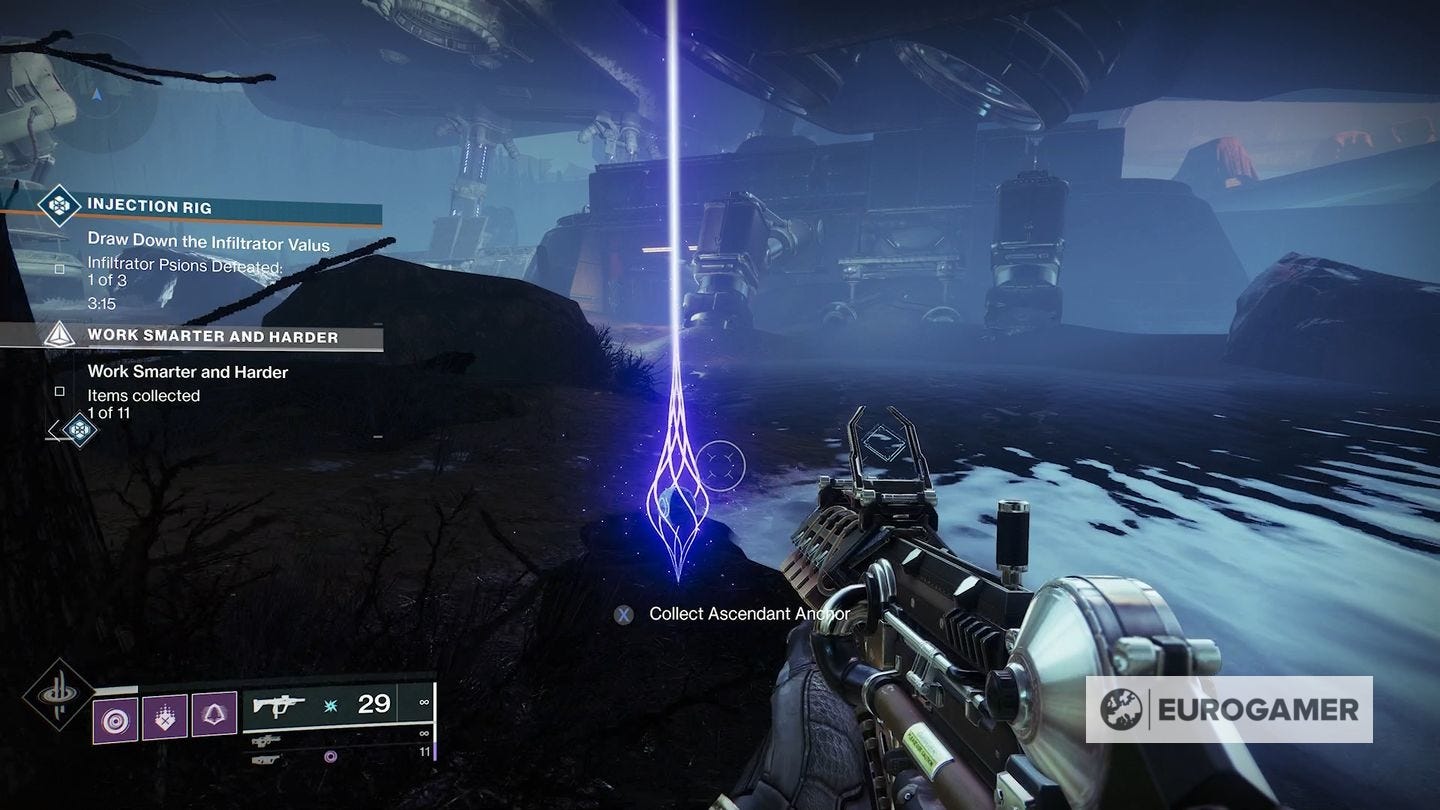Check the Infiltrator Psions Defeated objective box
The width and height of the screenshot is (1440, 810).
[x=60, y=268]
